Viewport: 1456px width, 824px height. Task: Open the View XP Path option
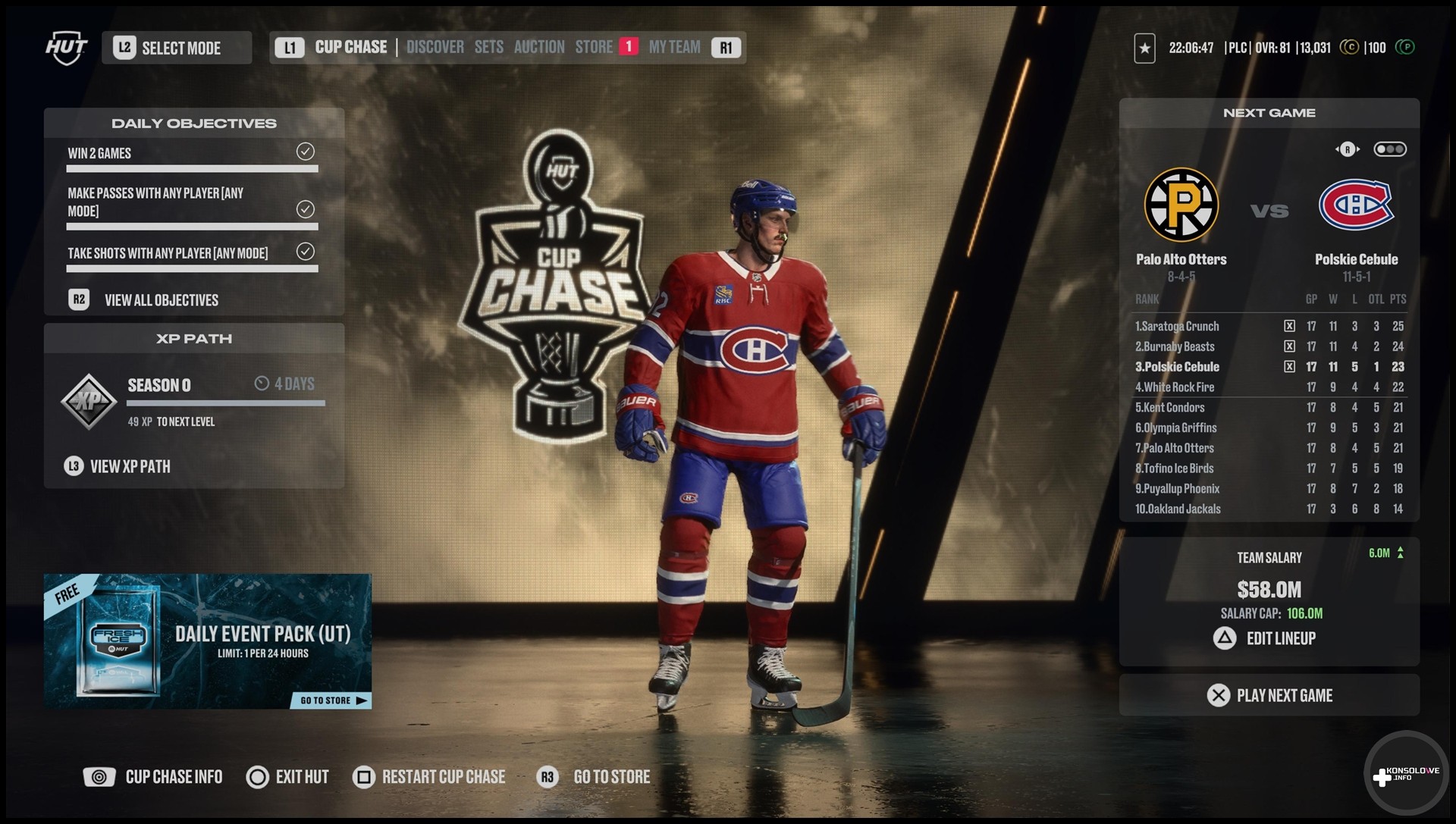pos(130,466)
